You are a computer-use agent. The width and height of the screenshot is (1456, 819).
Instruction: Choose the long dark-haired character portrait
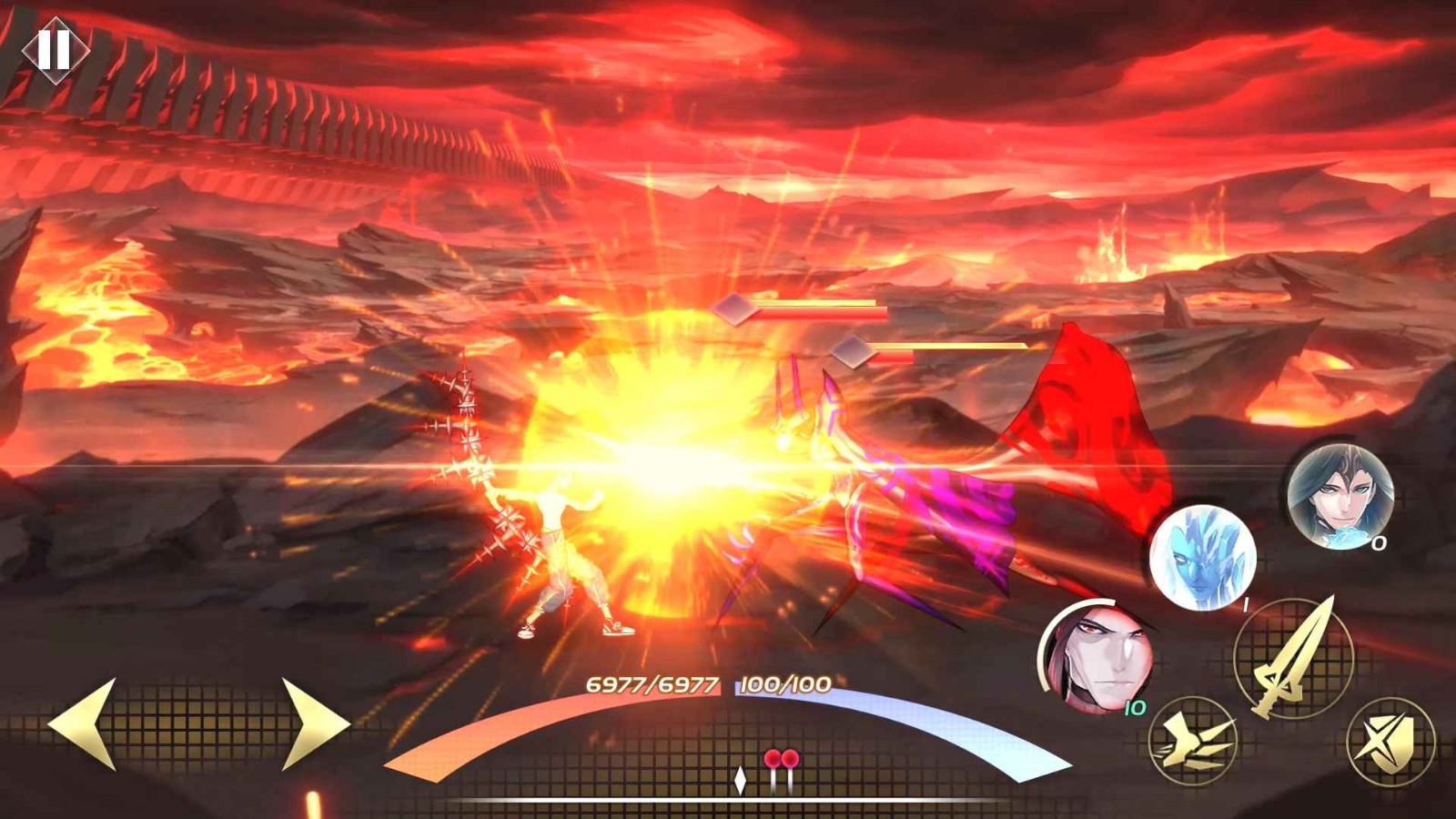click(x=1339, y=496)
